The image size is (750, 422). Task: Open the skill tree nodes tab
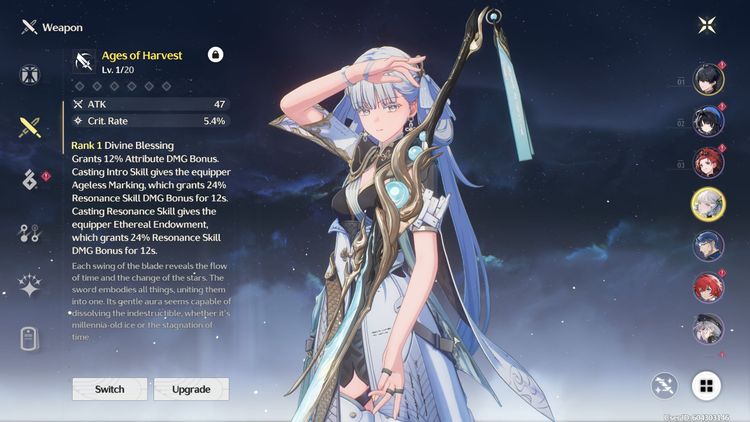click(x=29, y=233)
